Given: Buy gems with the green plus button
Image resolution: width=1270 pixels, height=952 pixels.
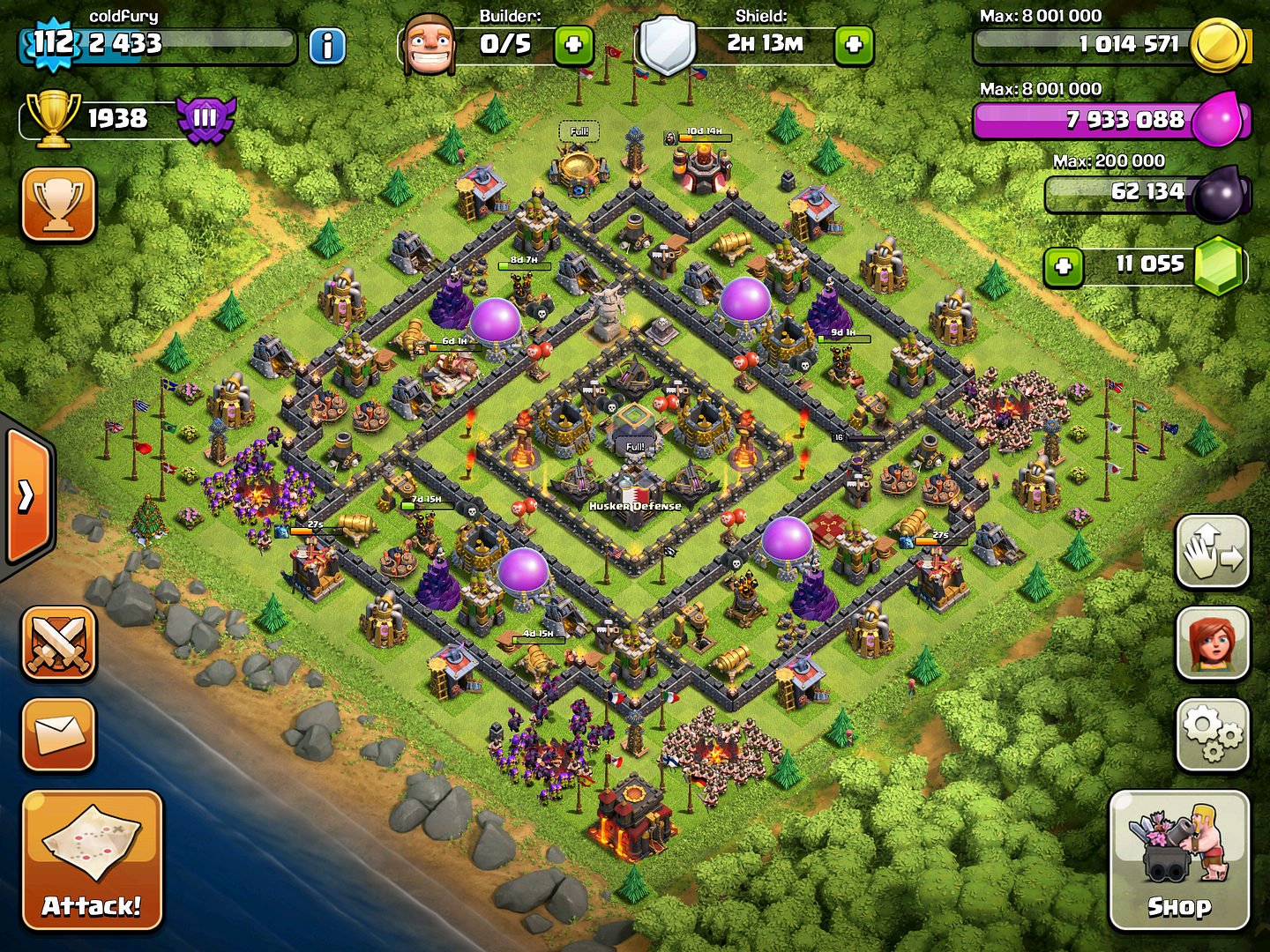Looking at the screenshot, I should 1064,265.
